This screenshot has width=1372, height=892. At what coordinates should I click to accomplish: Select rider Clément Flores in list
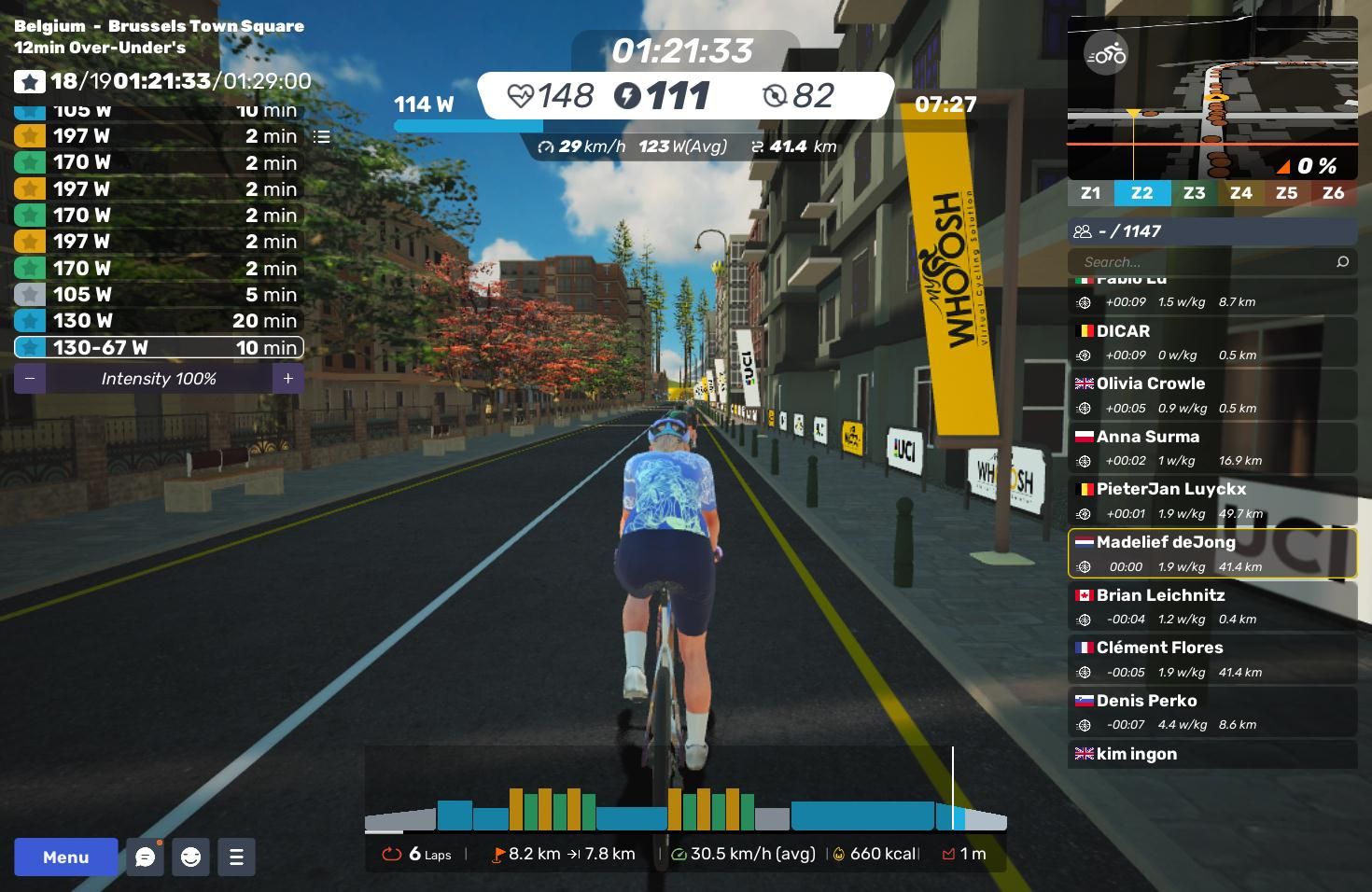pos(1211,659)
